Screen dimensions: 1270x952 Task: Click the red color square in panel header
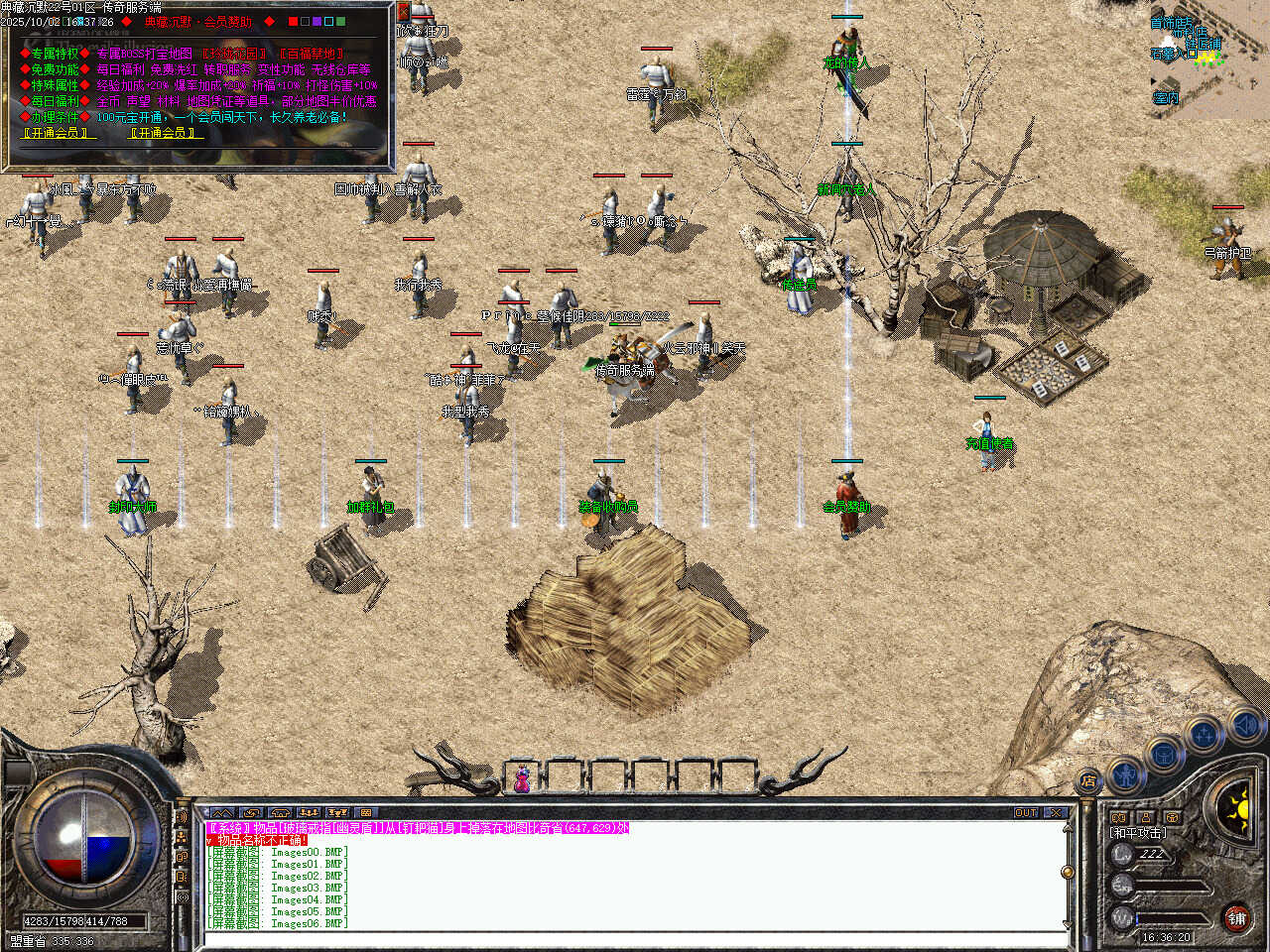pyautogui.click(x=293, y=21)
